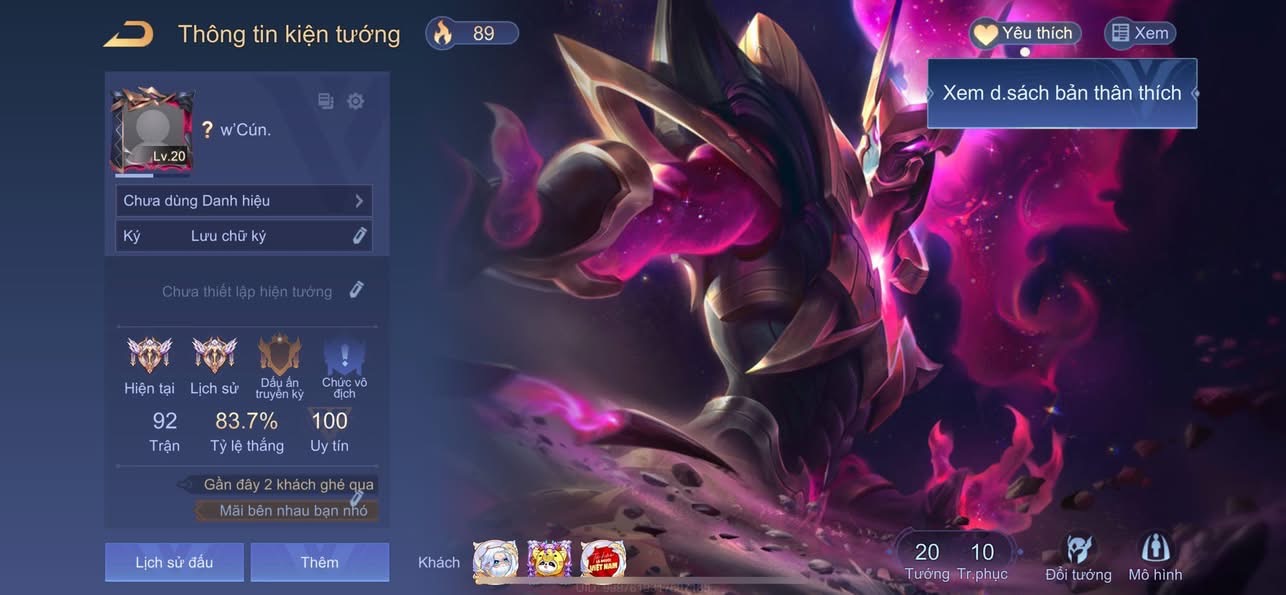Open the Chức vô địch badge
The image size is (1286, 595).
(344, 356)
